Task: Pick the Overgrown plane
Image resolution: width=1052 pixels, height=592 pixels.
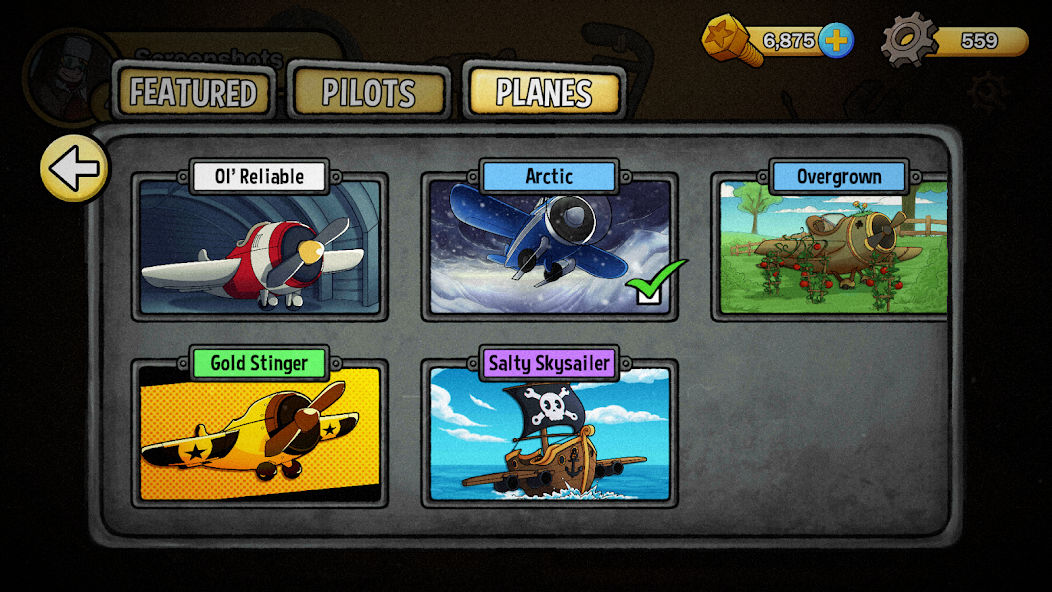Action: 833,247
